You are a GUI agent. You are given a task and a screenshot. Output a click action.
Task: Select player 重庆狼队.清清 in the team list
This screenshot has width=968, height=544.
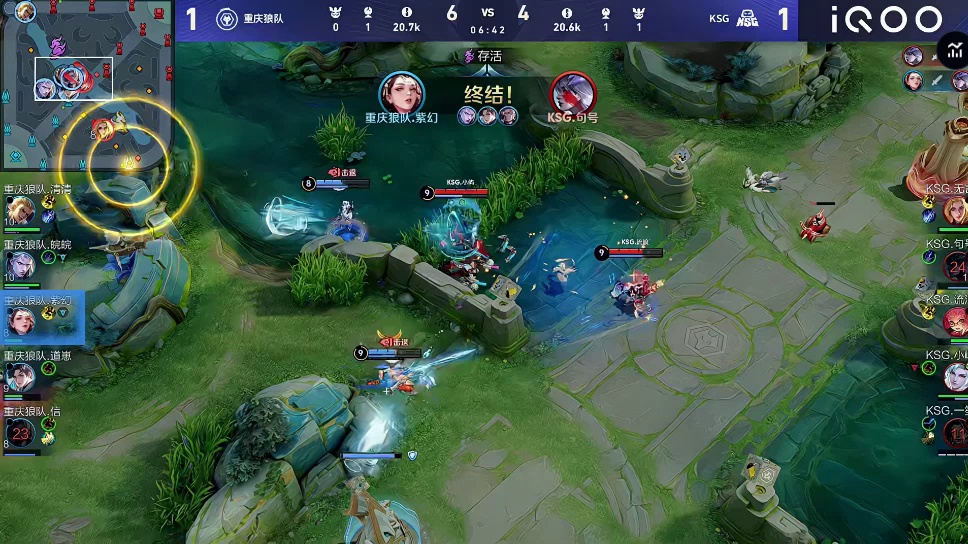[22, 210]
